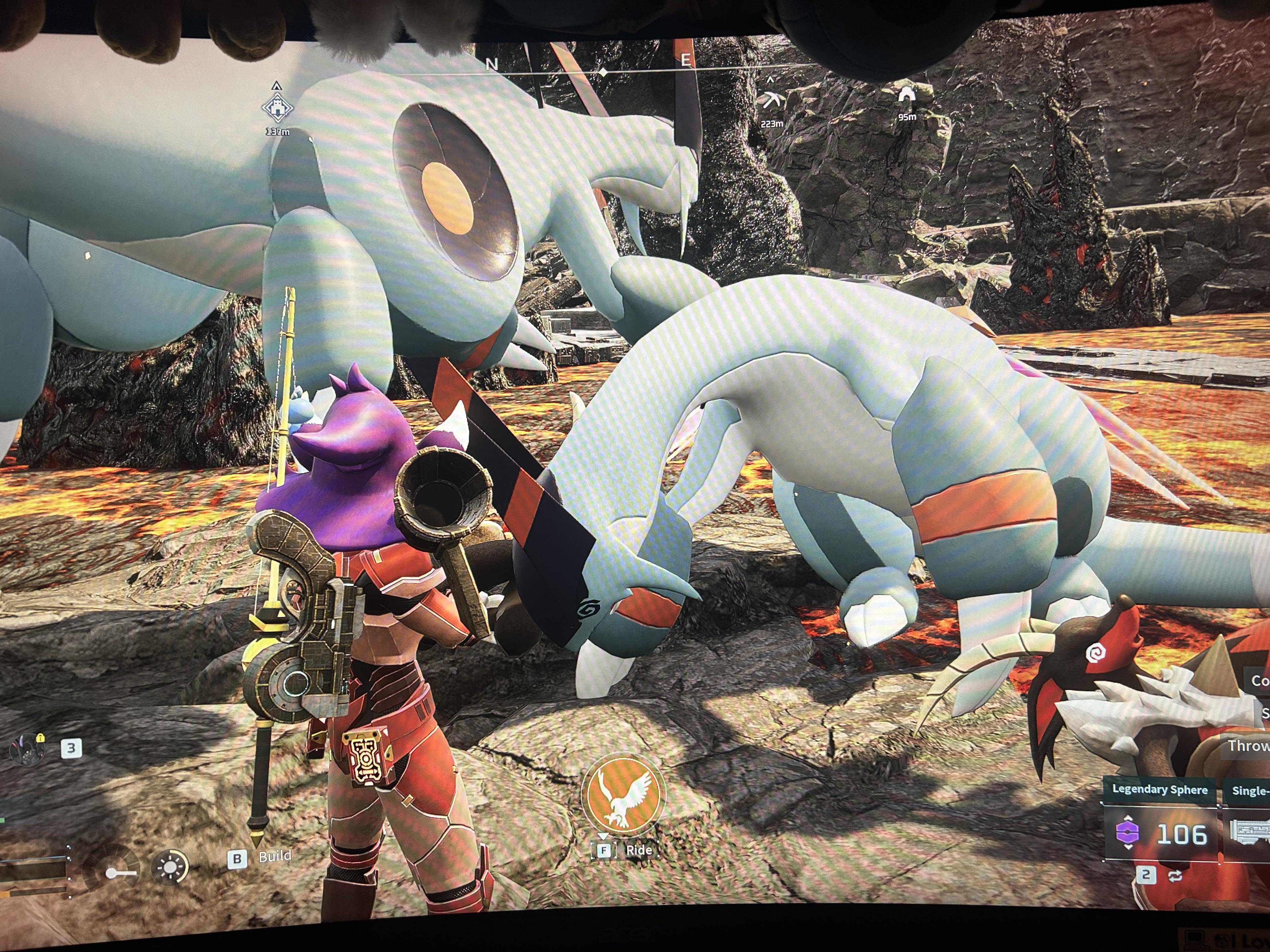Screen dimensions: 1270x952
Task: Click the cave marker on the compass
Action: [907, 96]
